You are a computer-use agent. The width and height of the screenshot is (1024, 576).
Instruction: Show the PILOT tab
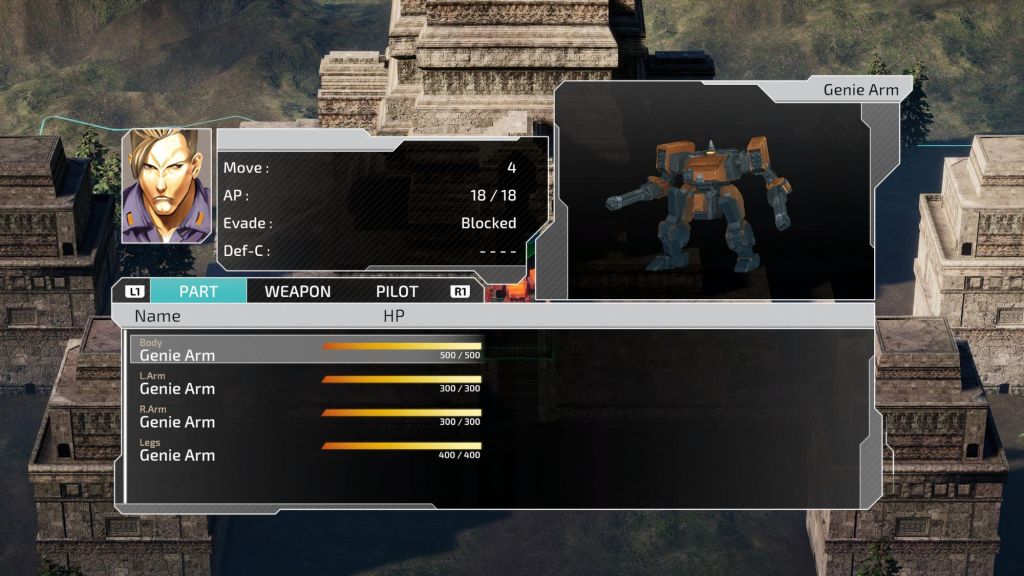tap(397, 292)
